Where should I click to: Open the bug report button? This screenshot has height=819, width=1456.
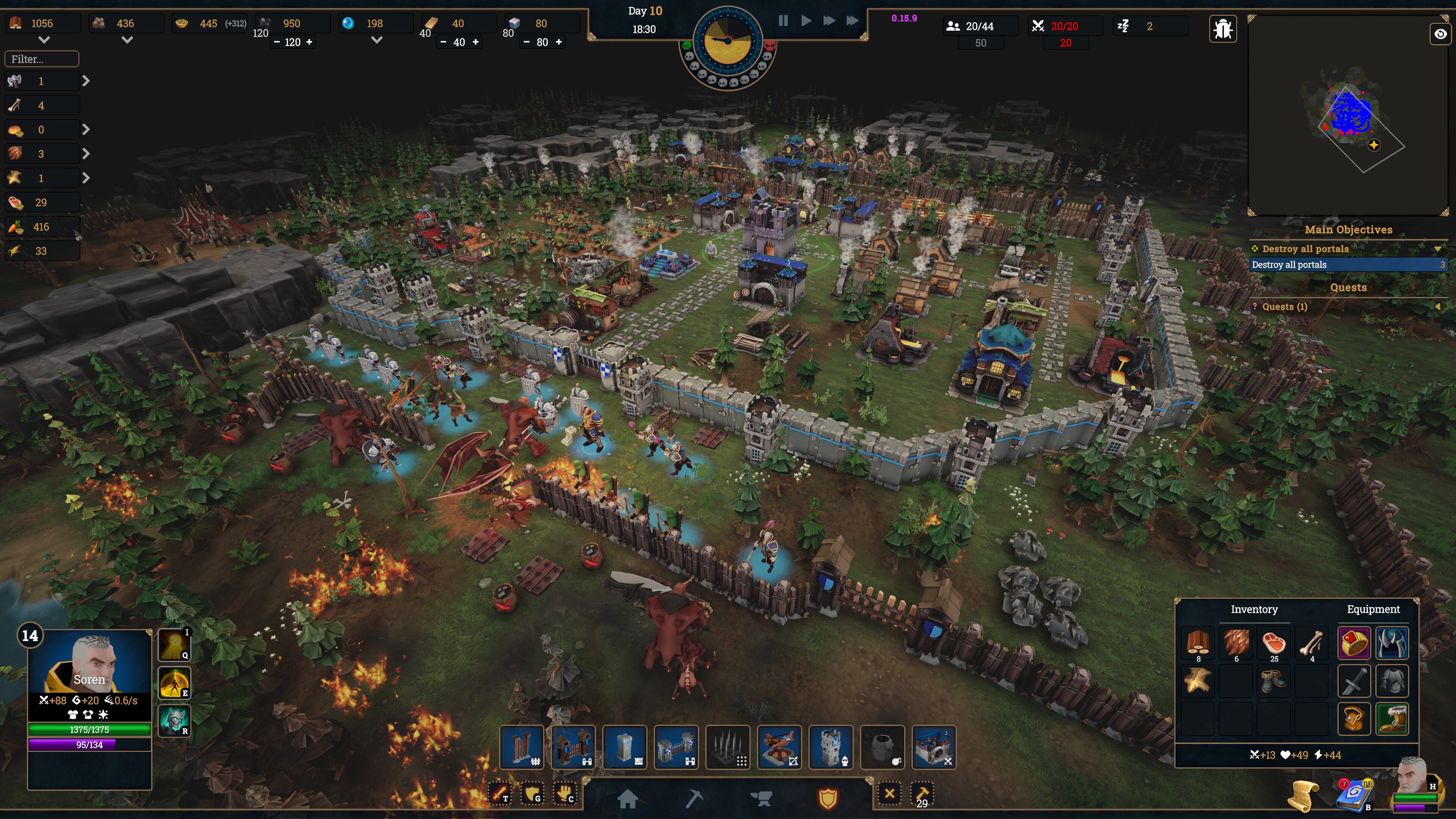(x=1222, y=28)
